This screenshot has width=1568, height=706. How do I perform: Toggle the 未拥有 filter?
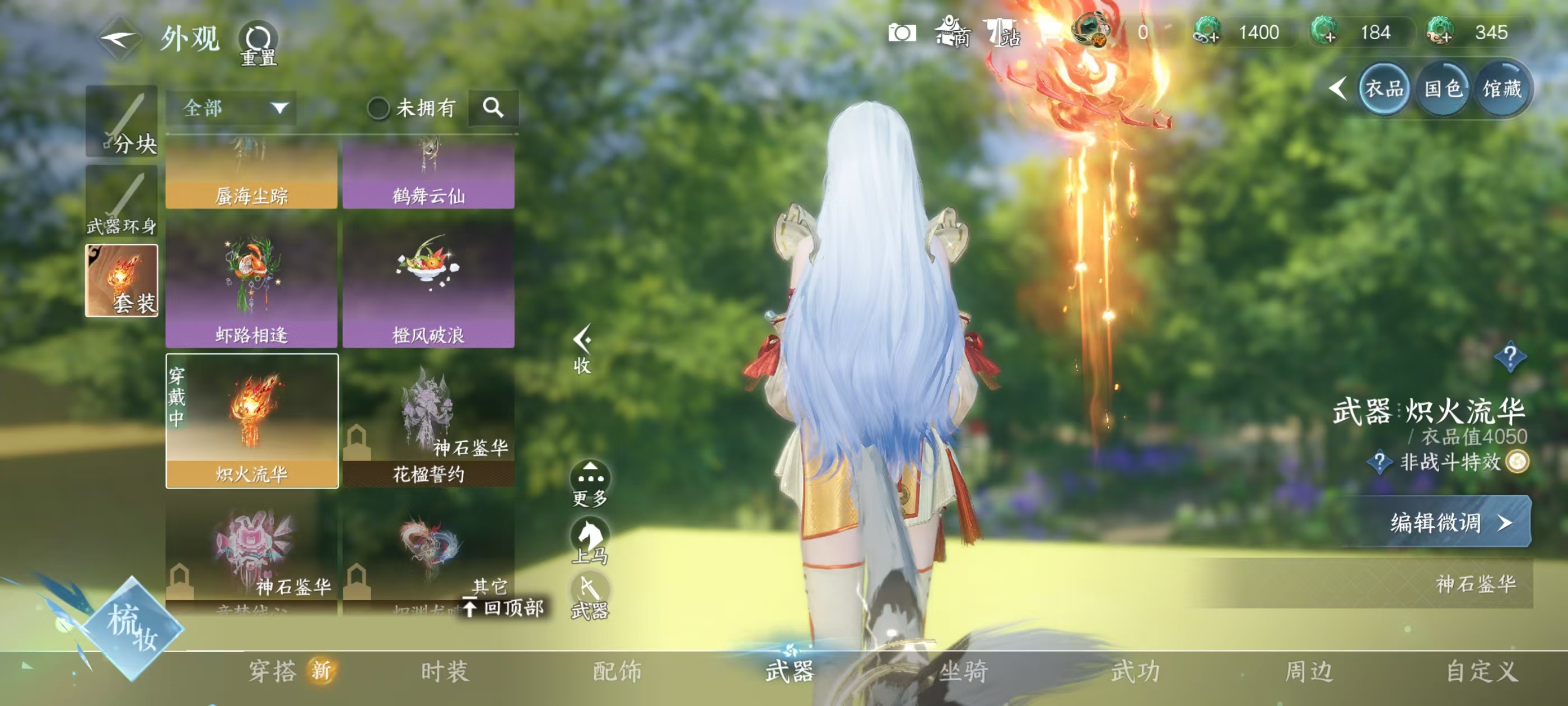(379, 109)
